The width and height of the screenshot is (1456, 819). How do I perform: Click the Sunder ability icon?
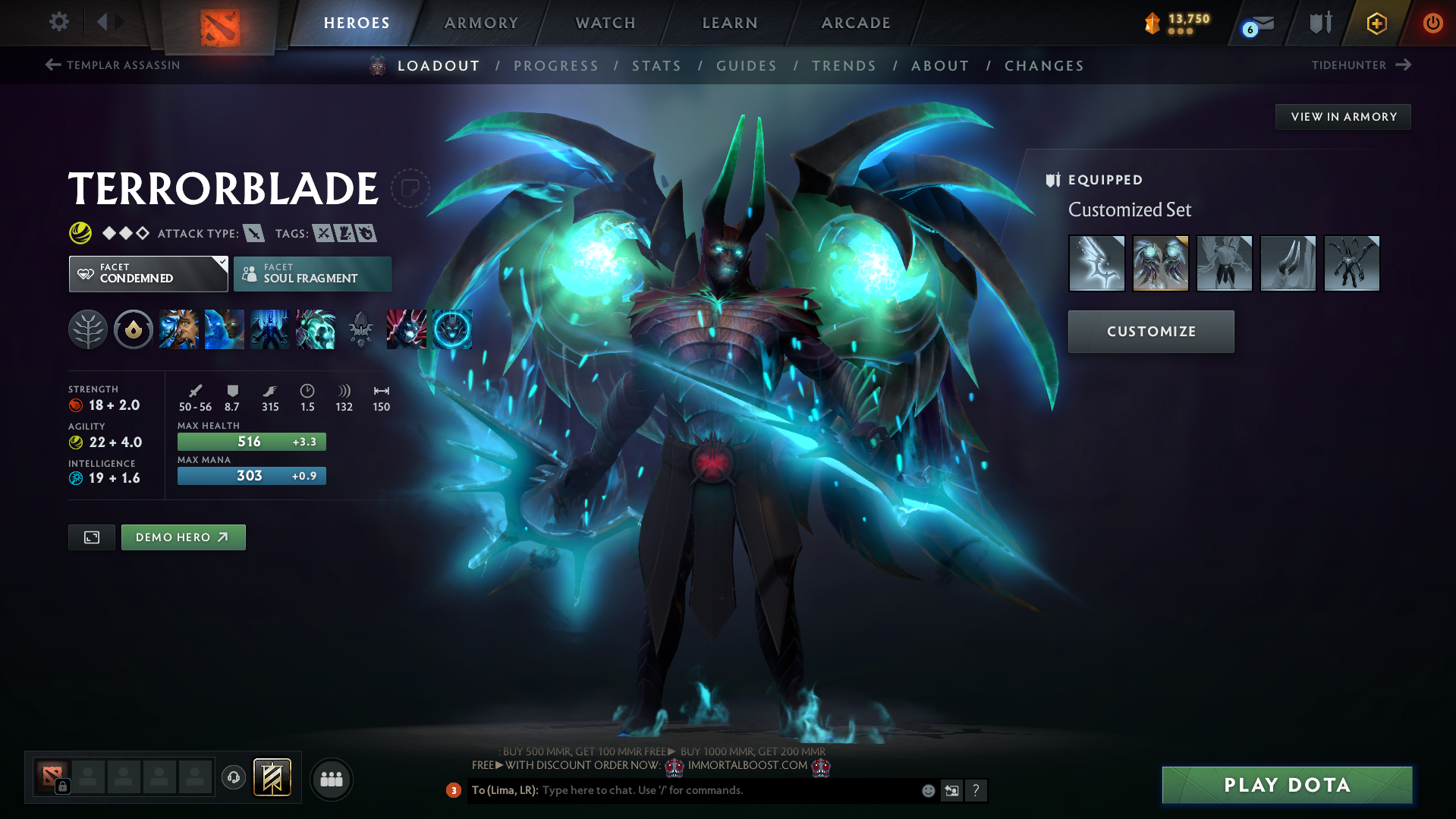316,329
